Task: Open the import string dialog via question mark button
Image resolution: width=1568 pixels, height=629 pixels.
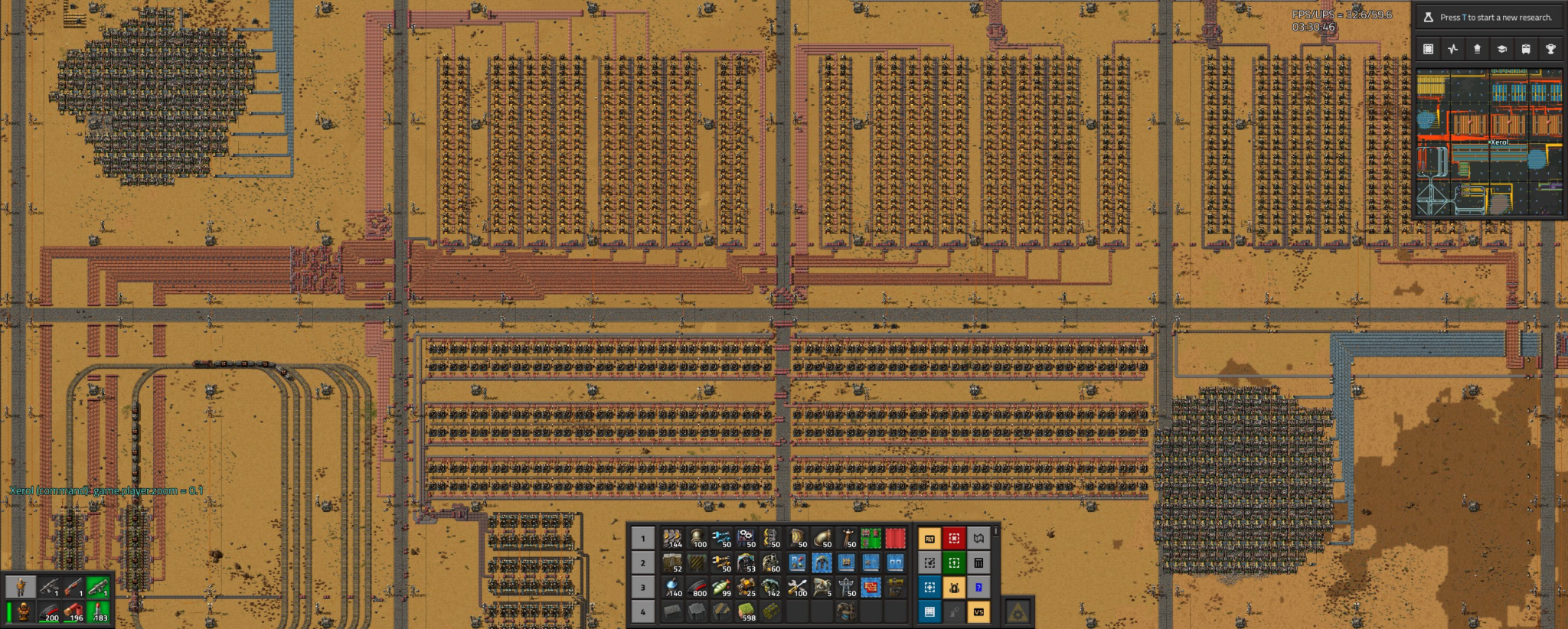Action: tap(978, 587)
